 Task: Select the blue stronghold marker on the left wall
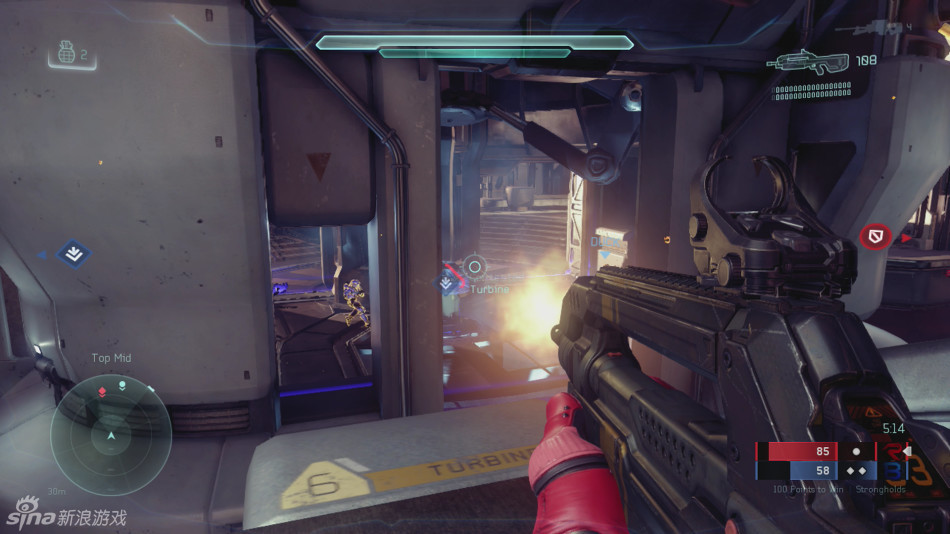pyautogui.click(x=72, y=254)
